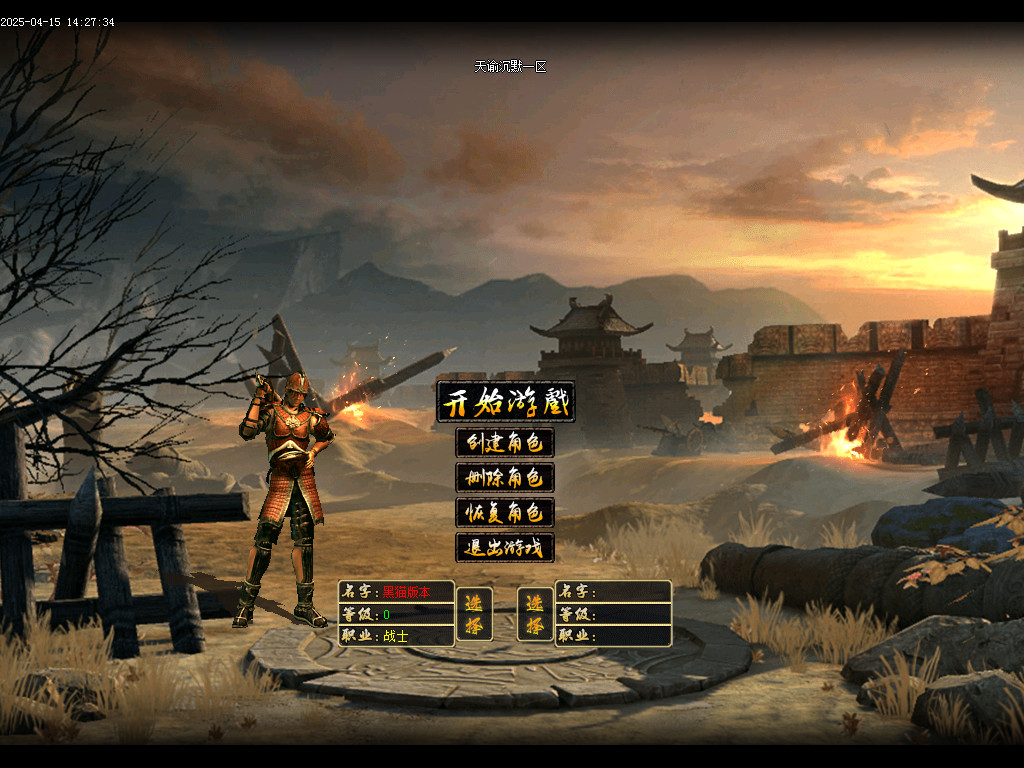The image size is (1024, 768).
Task: Click 选择 beside the empty character slot
Action: pos(536,614)
